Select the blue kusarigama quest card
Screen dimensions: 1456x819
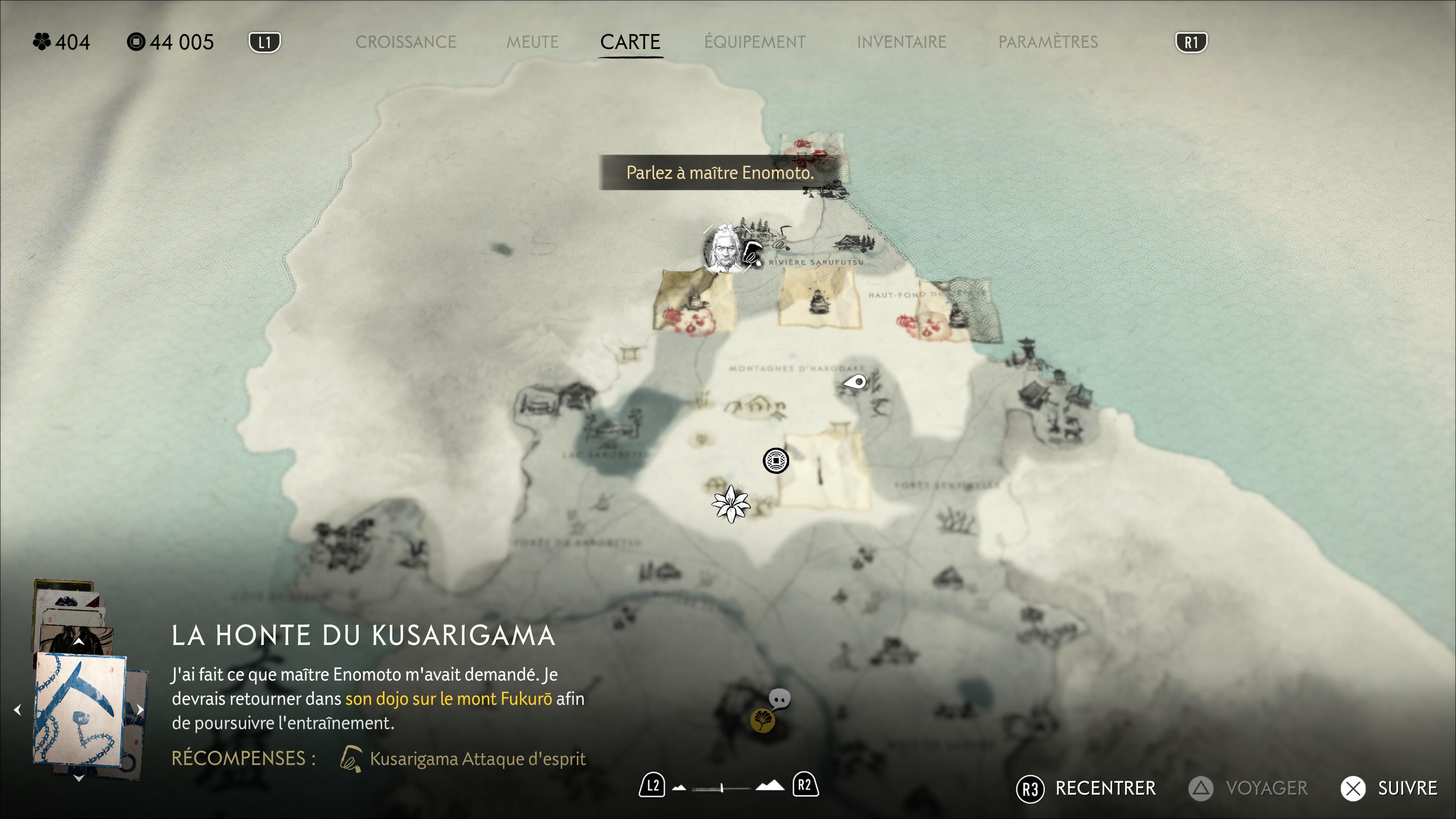point(80,709)
